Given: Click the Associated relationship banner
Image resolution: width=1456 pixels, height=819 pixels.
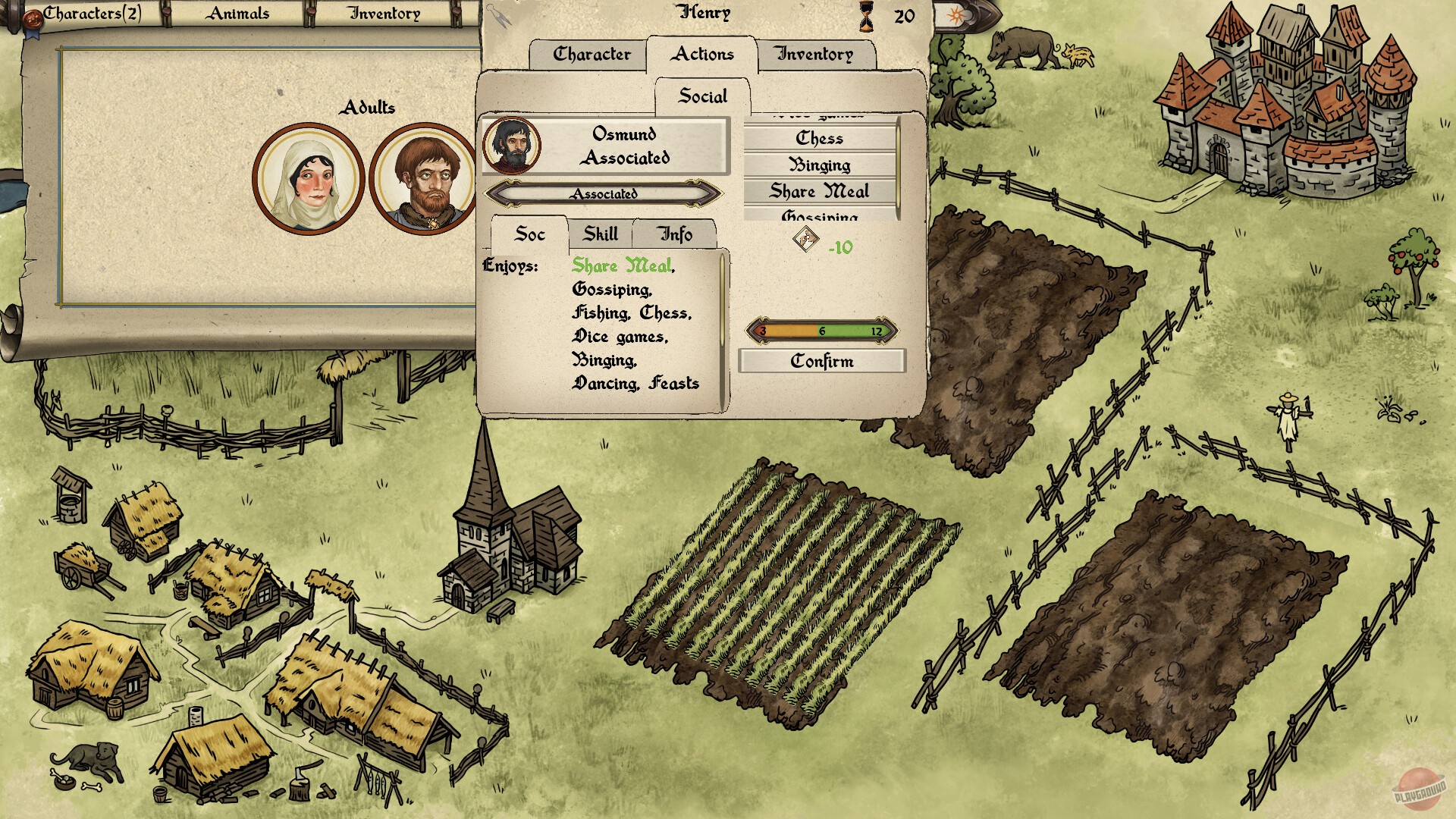Looking at the screenshot, I should coord(604,194).
